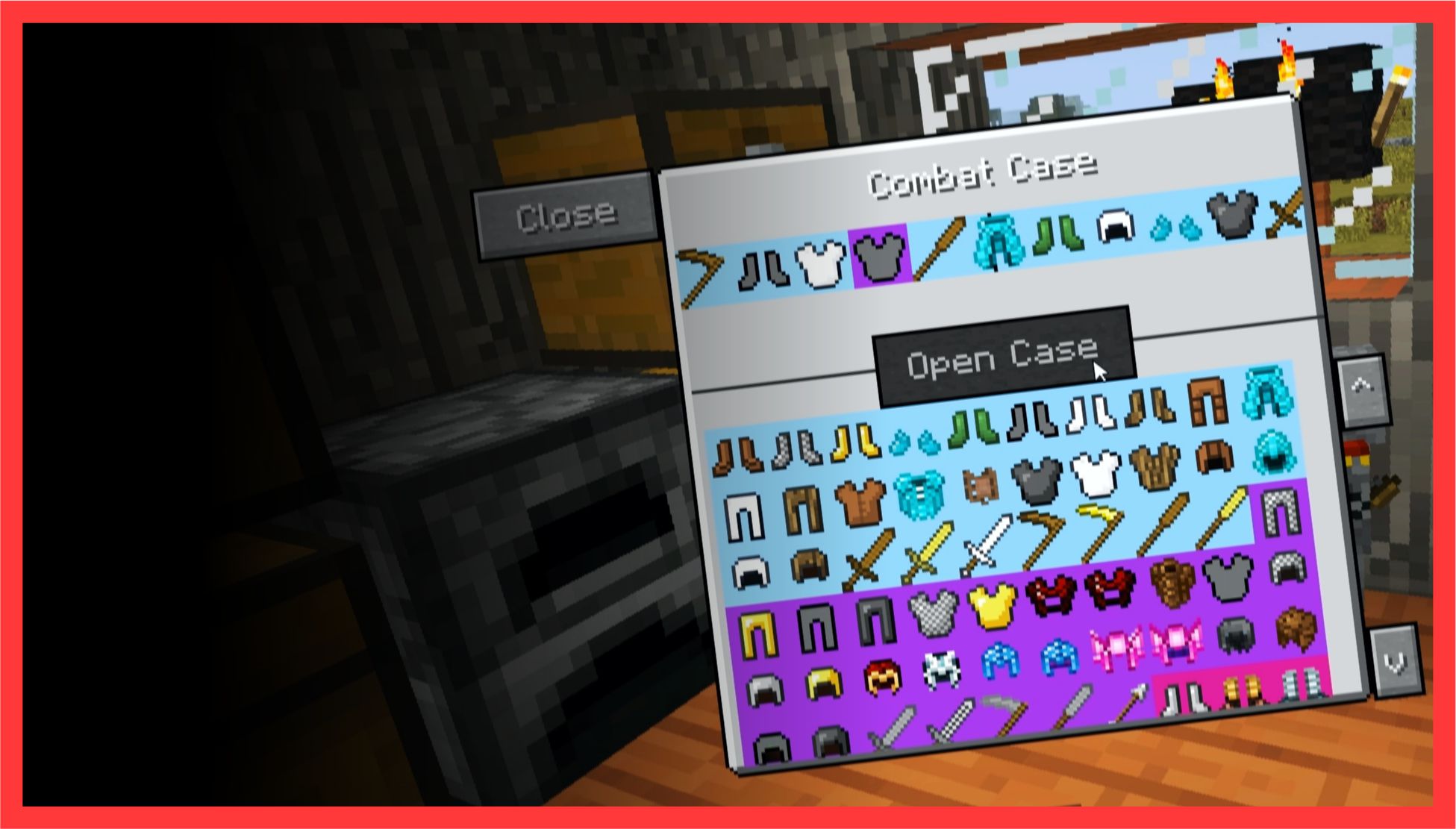Select the golden leggings in the purple section
The height and width of the screenshot is (829, 1456).
point(757,633)
